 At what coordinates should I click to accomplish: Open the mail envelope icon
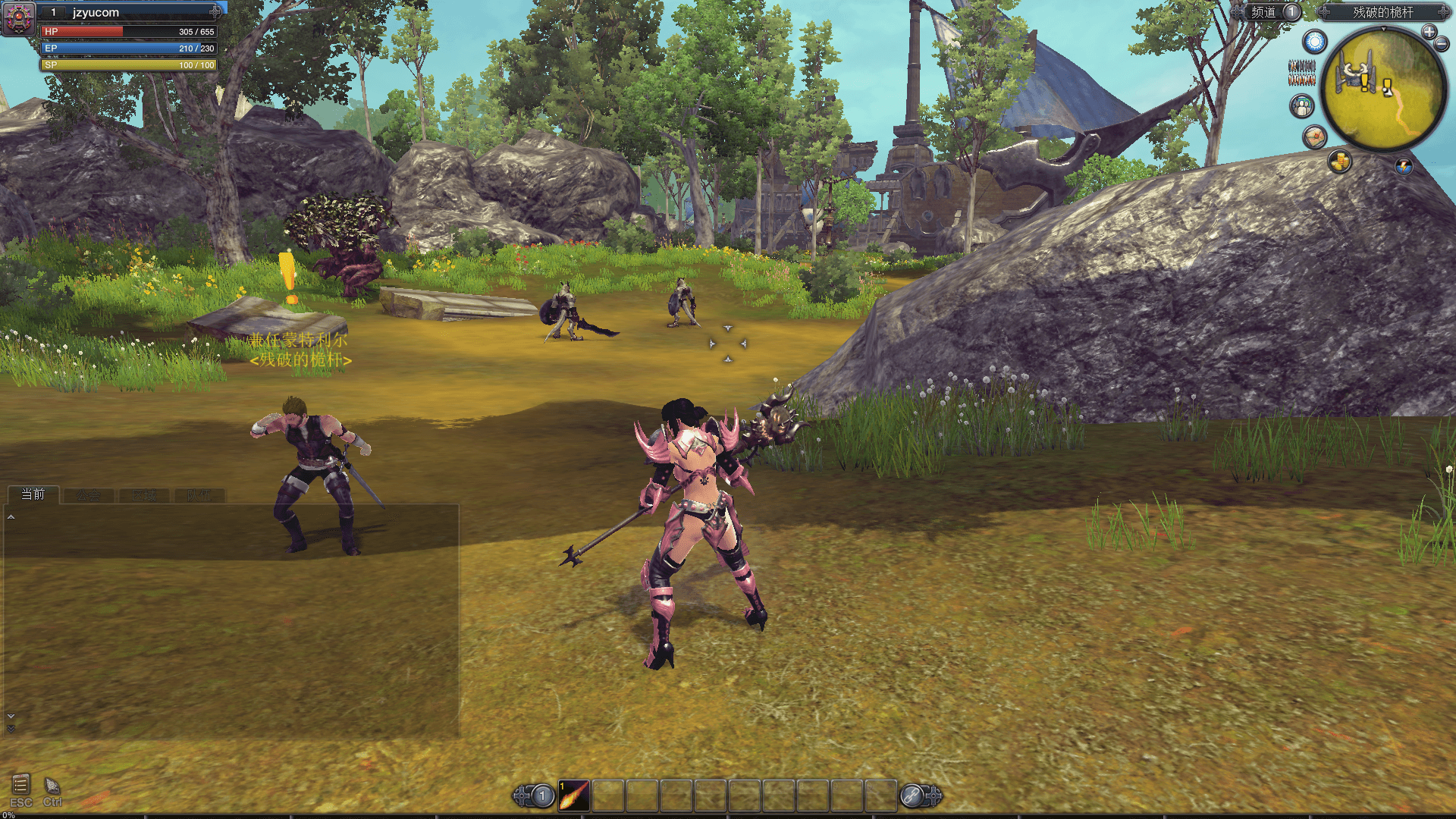[1314, 136]
